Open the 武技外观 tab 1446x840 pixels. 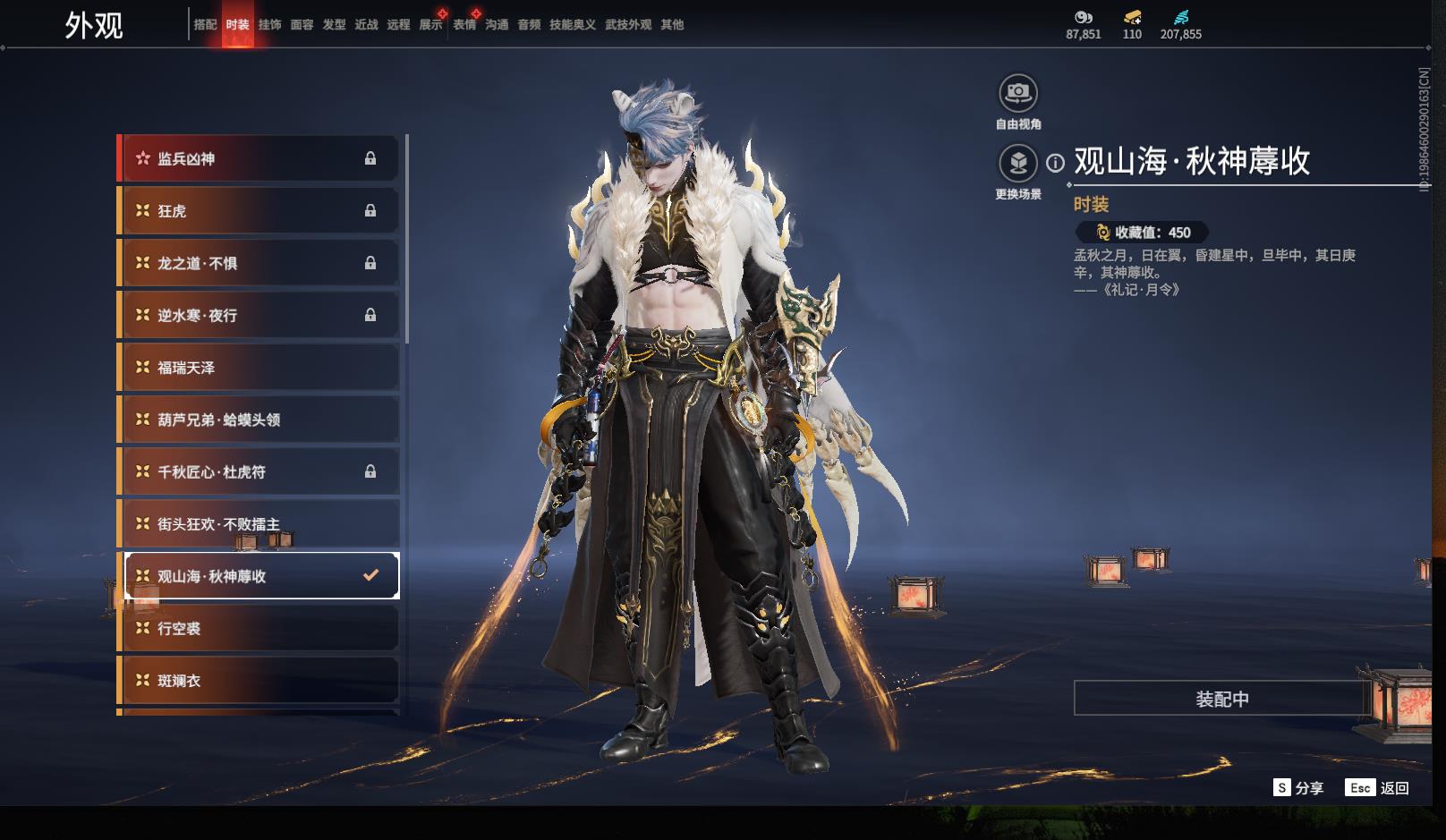coord(628,25)
